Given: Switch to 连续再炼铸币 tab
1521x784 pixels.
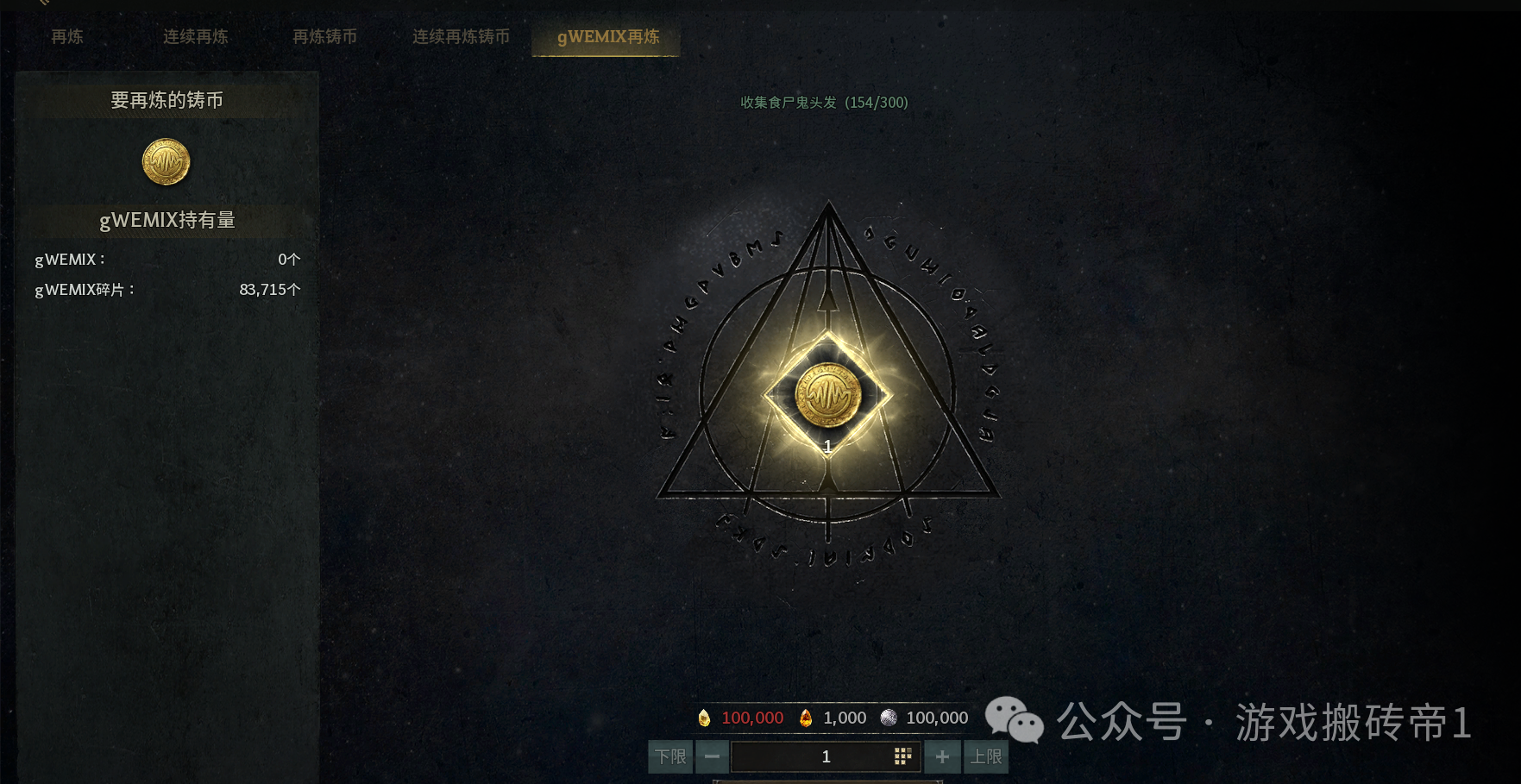Looking at the screenshot, I should [x=461, y=37].
